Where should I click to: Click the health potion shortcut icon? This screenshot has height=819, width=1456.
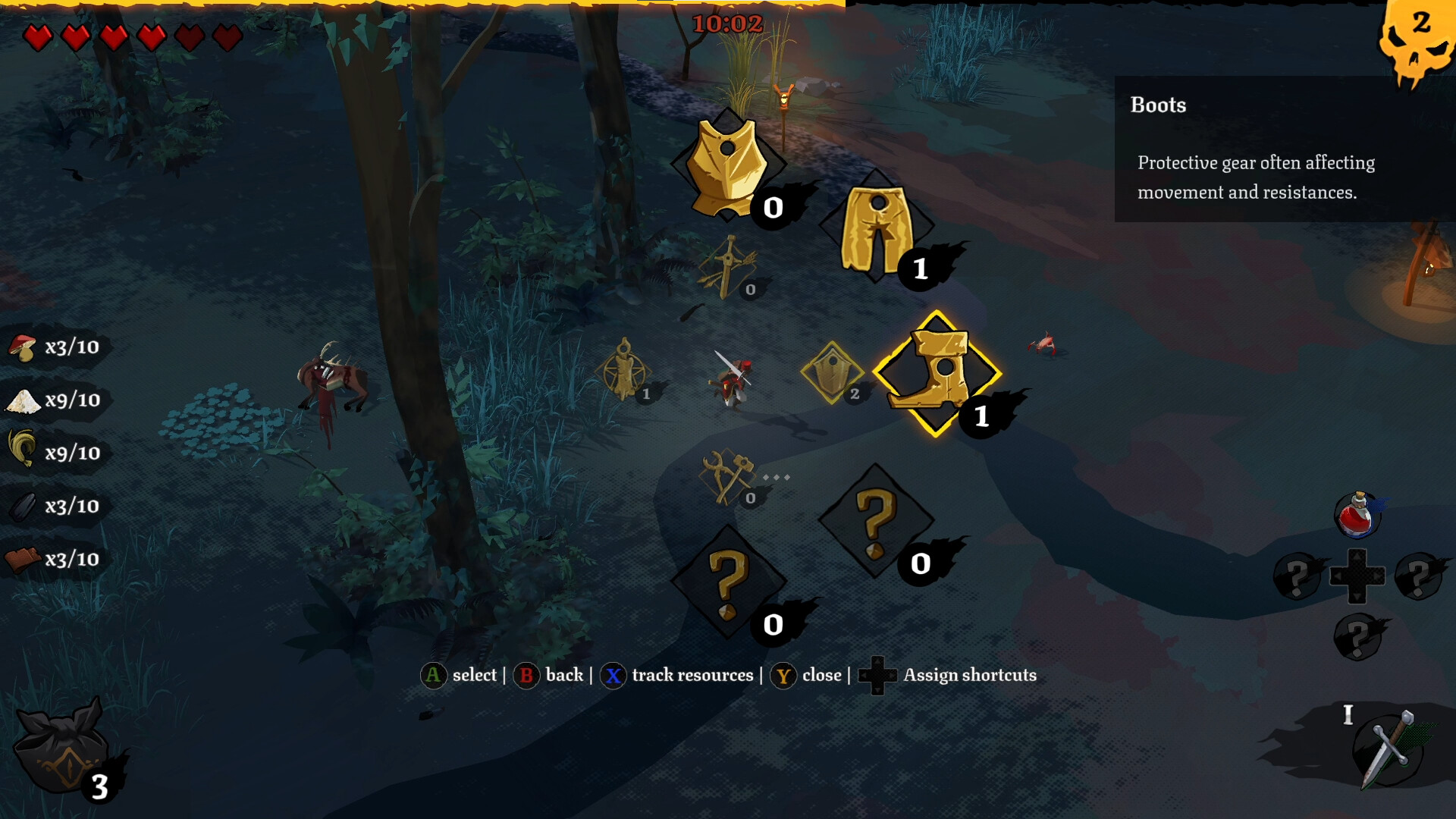pos(1358,514)
